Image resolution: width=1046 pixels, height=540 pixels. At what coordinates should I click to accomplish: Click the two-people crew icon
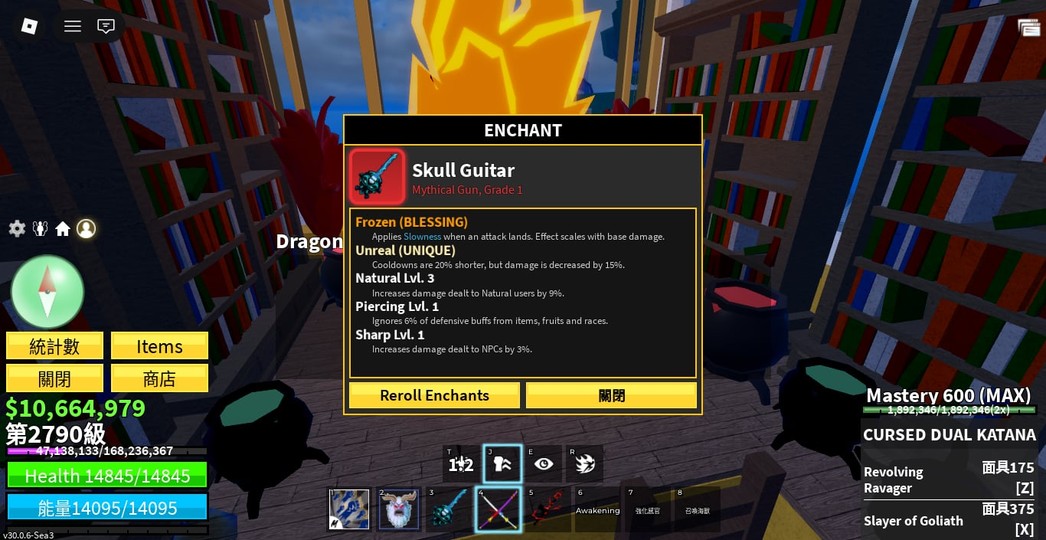click(x=40, y=229)
